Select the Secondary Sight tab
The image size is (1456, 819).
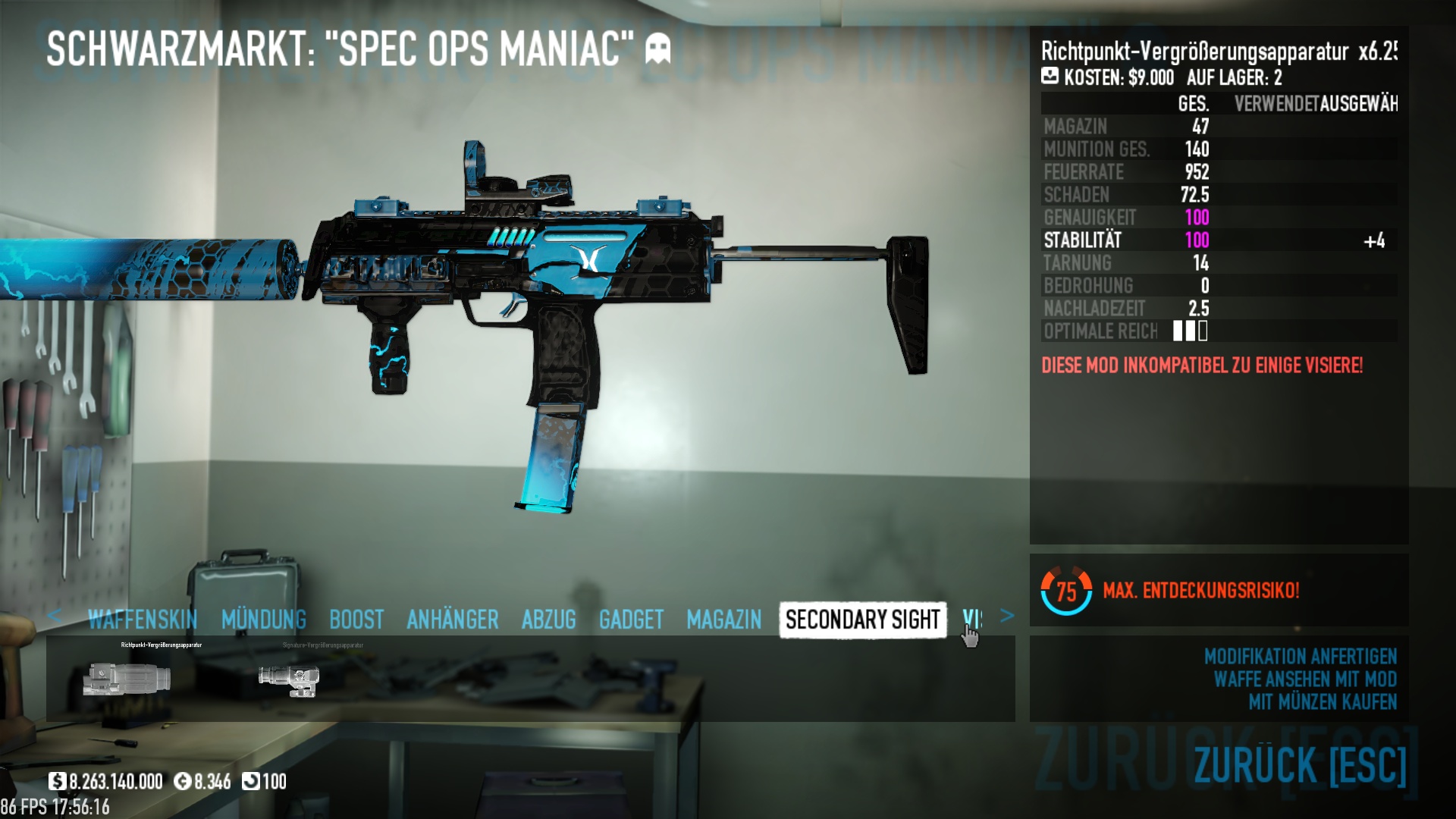pyautogui.click(x=862, y=620)
